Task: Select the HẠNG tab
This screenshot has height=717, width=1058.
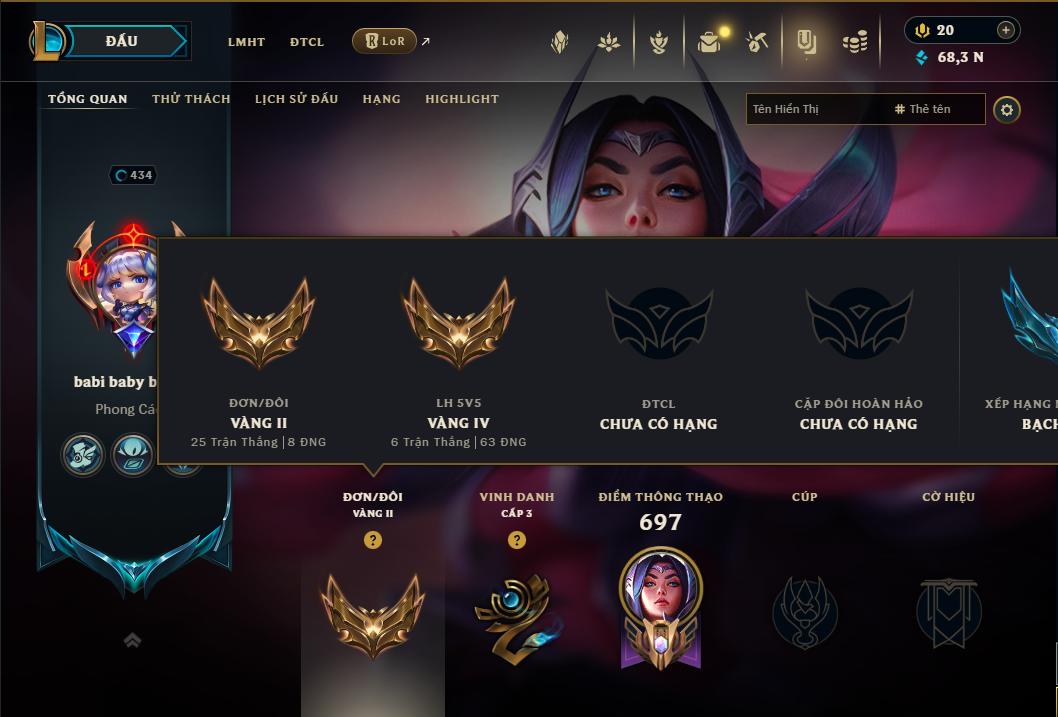Action: click(381, 99)
